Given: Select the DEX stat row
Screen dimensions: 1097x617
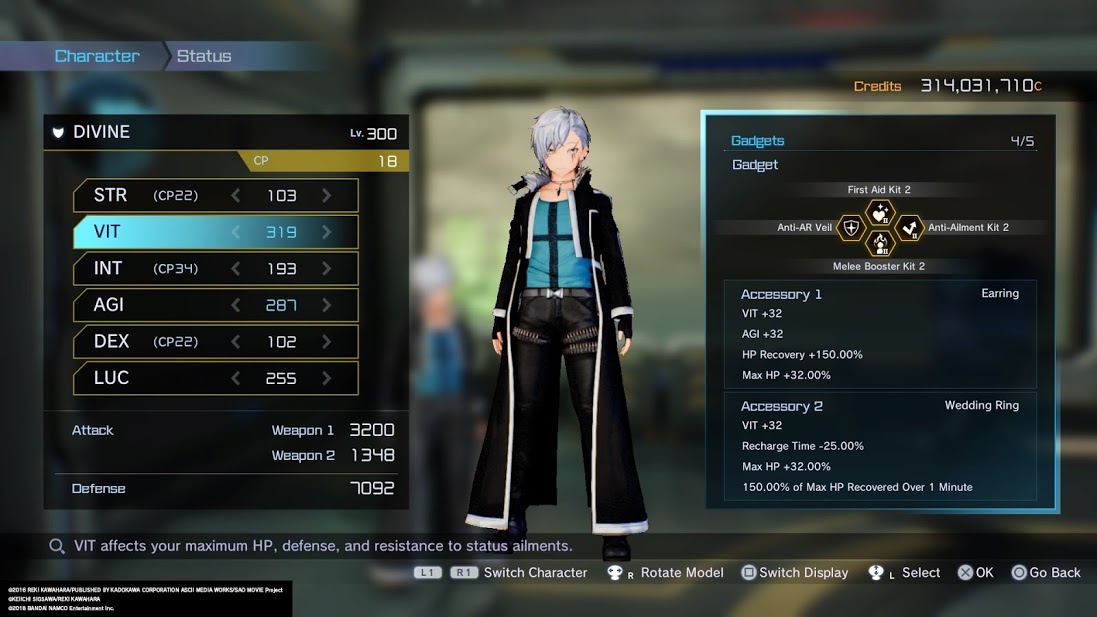Looking at the screenshot, I should click(x=215, y=342).
